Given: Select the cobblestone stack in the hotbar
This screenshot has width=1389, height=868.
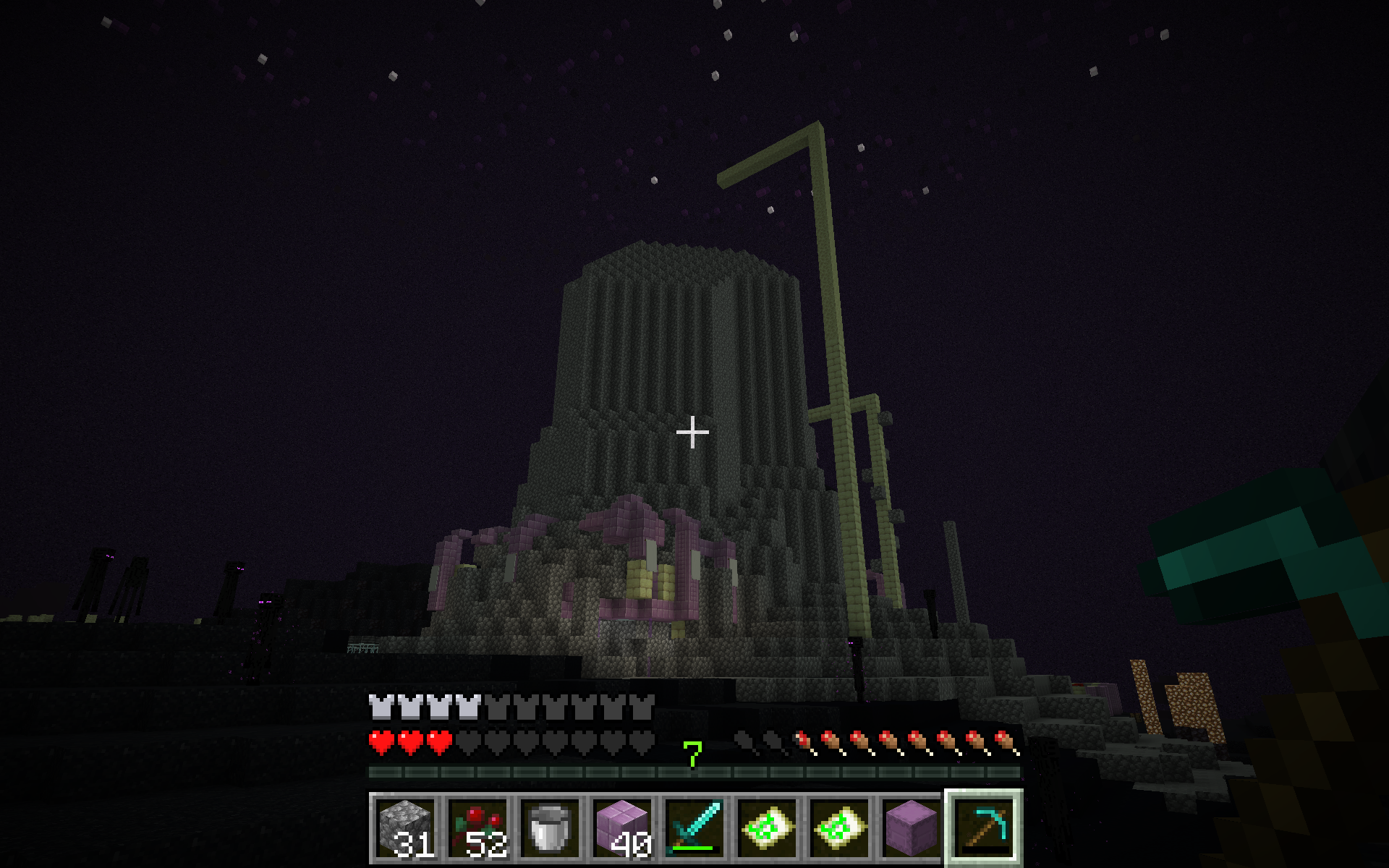Looking at the screenshot, I should 405,827.
